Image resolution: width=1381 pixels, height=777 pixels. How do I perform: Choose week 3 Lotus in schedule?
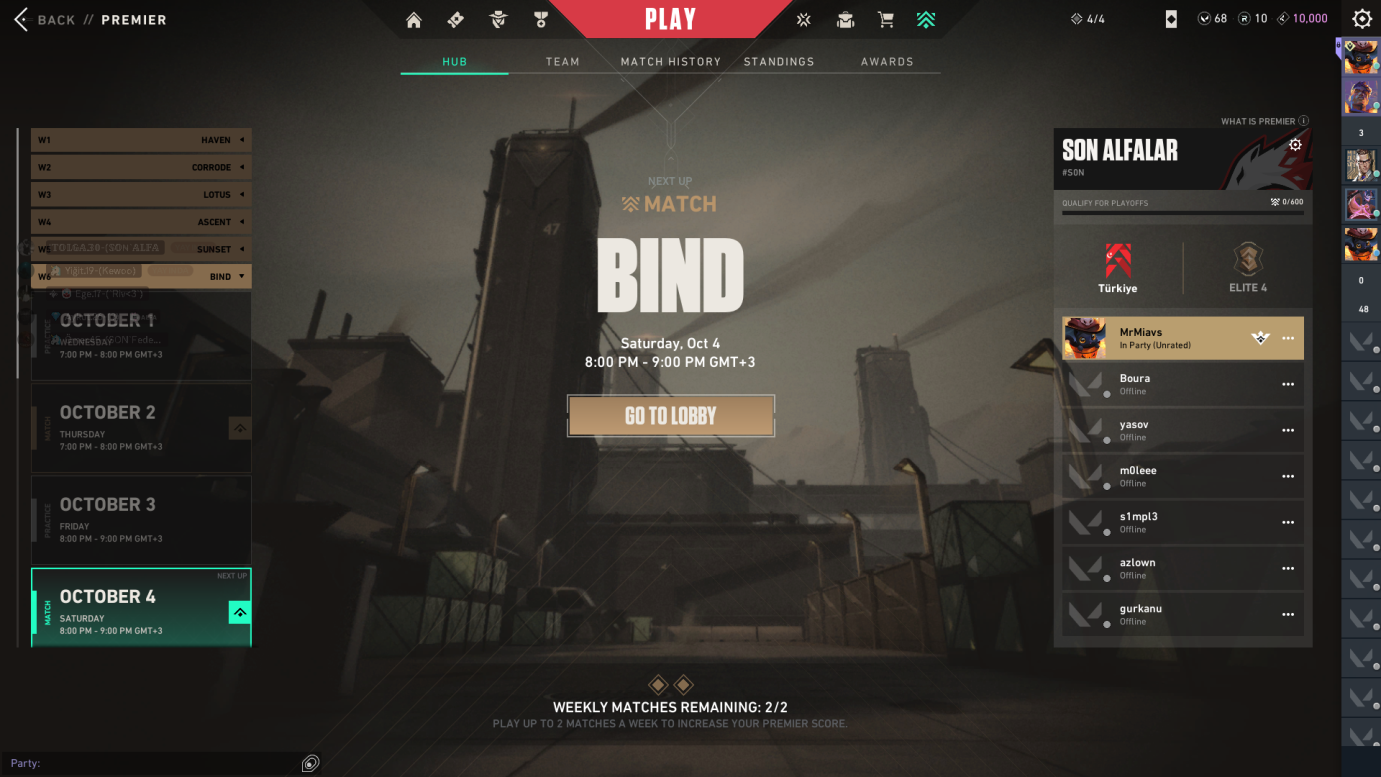click(141, 195)
